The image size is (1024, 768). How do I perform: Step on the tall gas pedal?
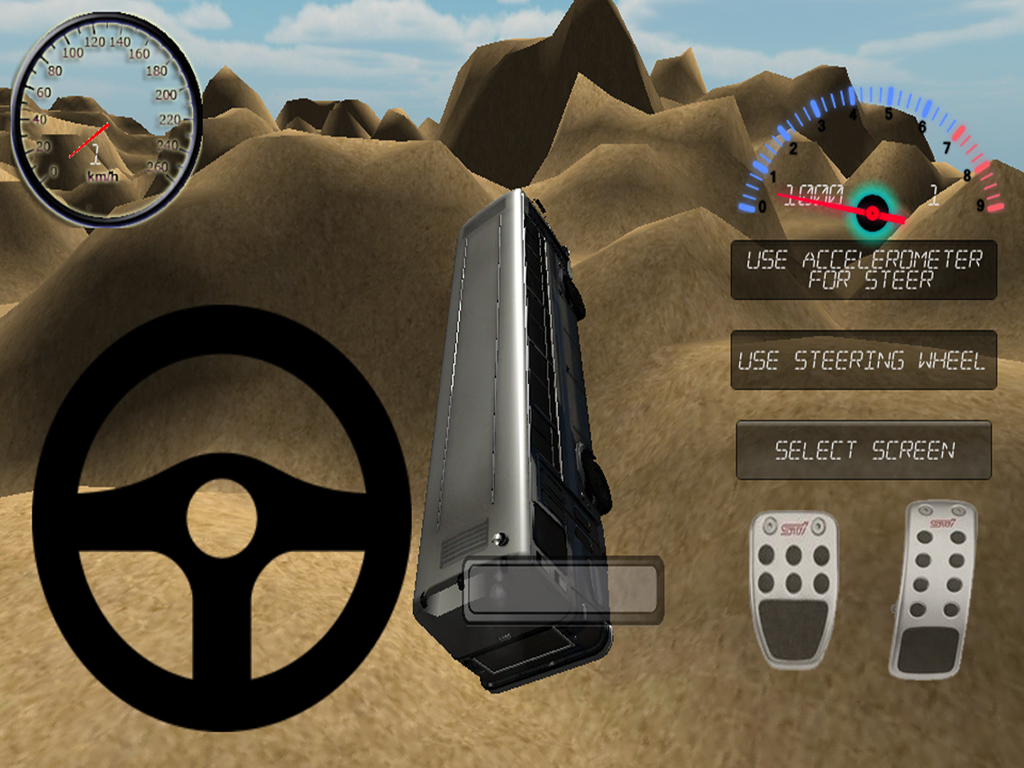(932, 590)
